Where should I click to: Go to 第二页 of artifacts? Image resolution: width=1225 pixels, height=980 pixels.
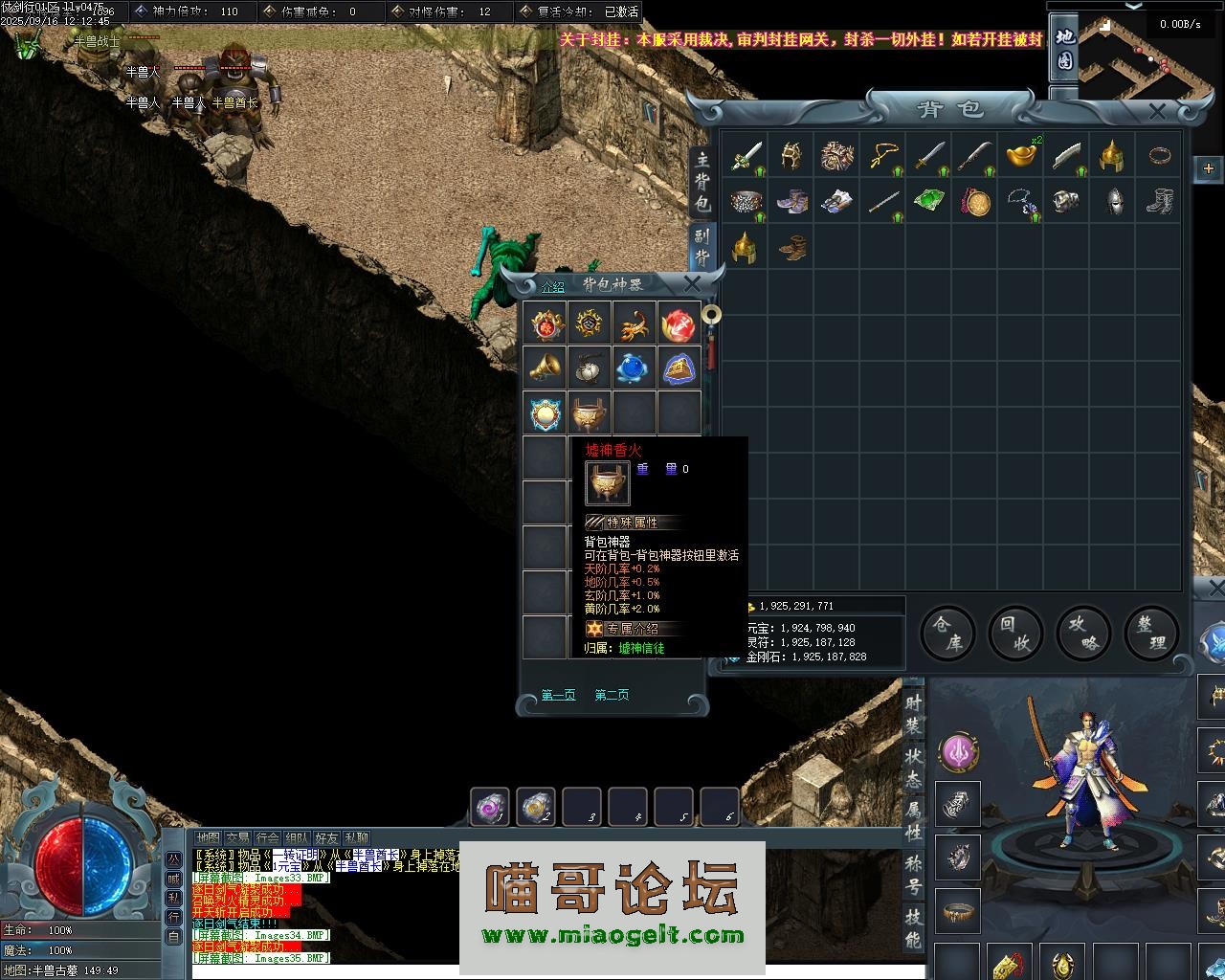pos(612,695)
